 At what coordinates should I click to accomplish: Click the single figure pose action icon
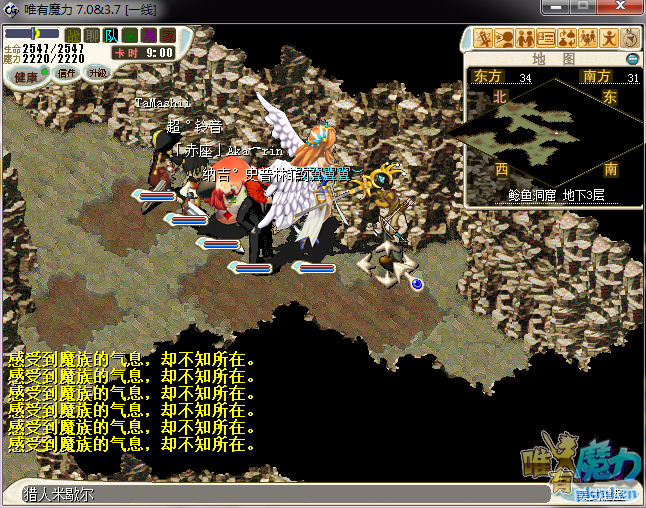point(609,39)
